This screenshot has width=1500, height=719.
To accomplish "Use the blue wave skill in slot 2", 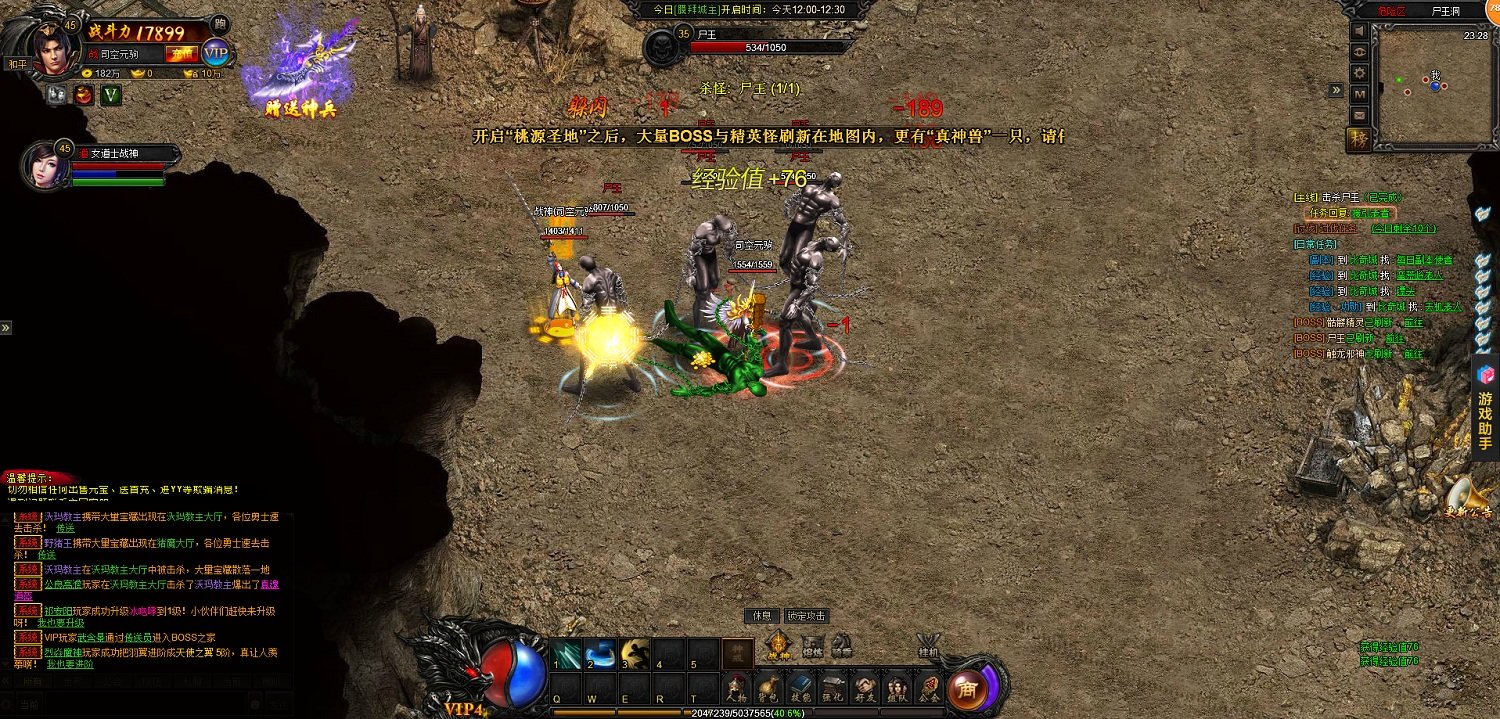I will (x=600, y=653).
